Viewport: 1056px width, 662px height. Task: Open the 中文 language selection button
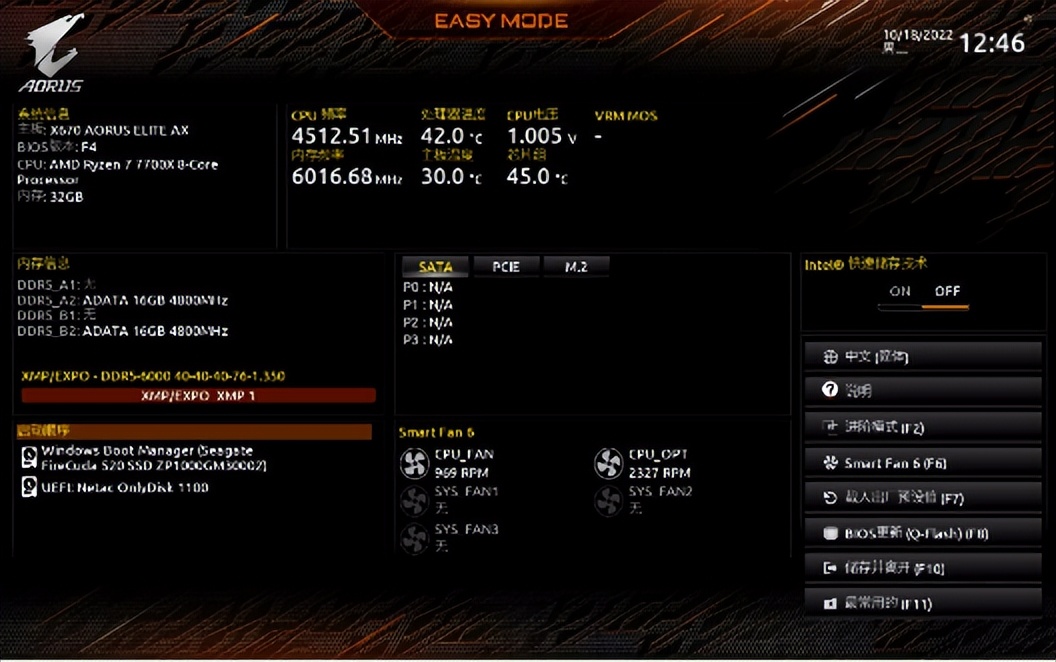pyautogui.click(x=922, y=357)
